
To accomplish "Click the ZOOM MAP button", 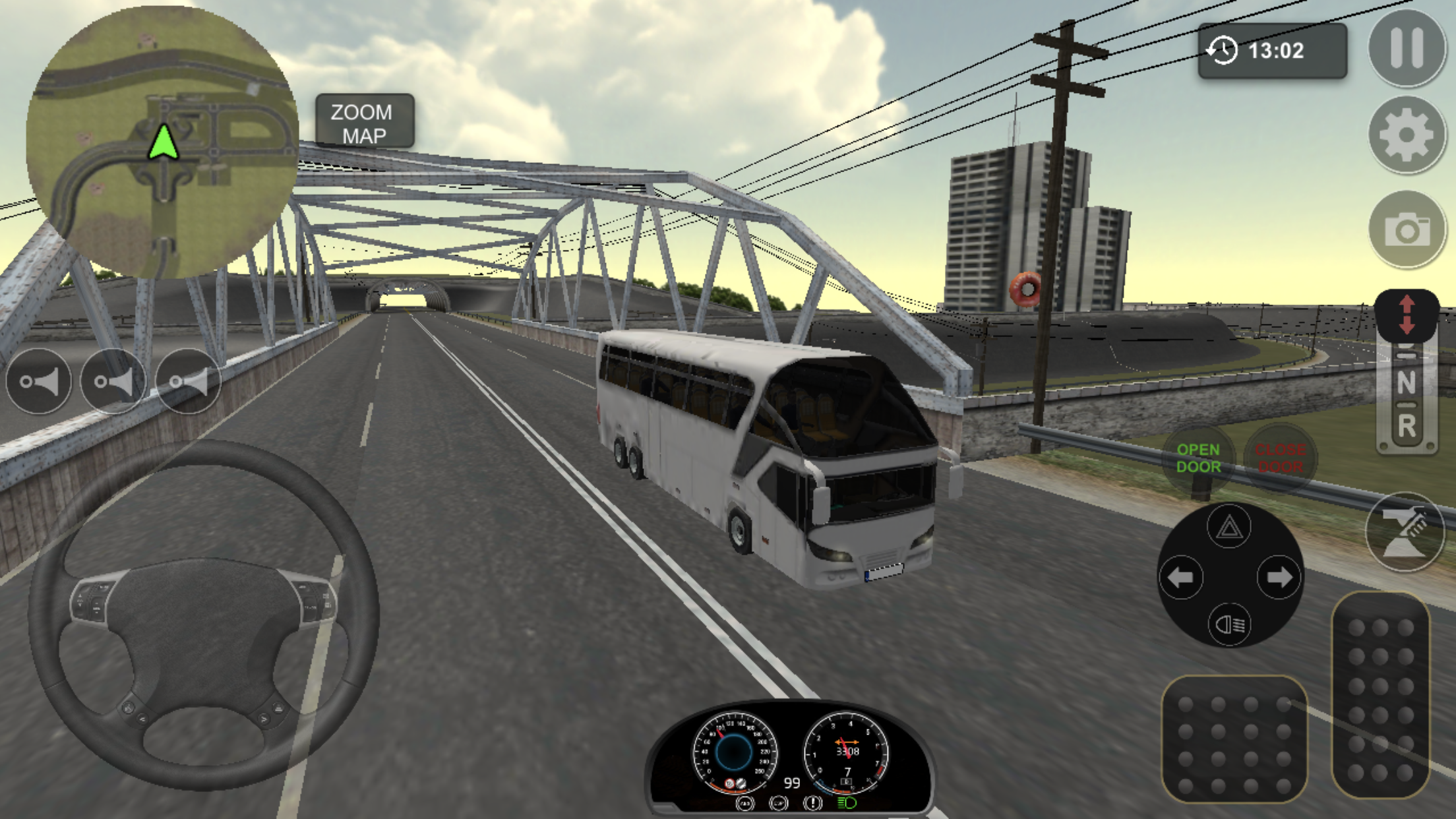I will point(364,123).
